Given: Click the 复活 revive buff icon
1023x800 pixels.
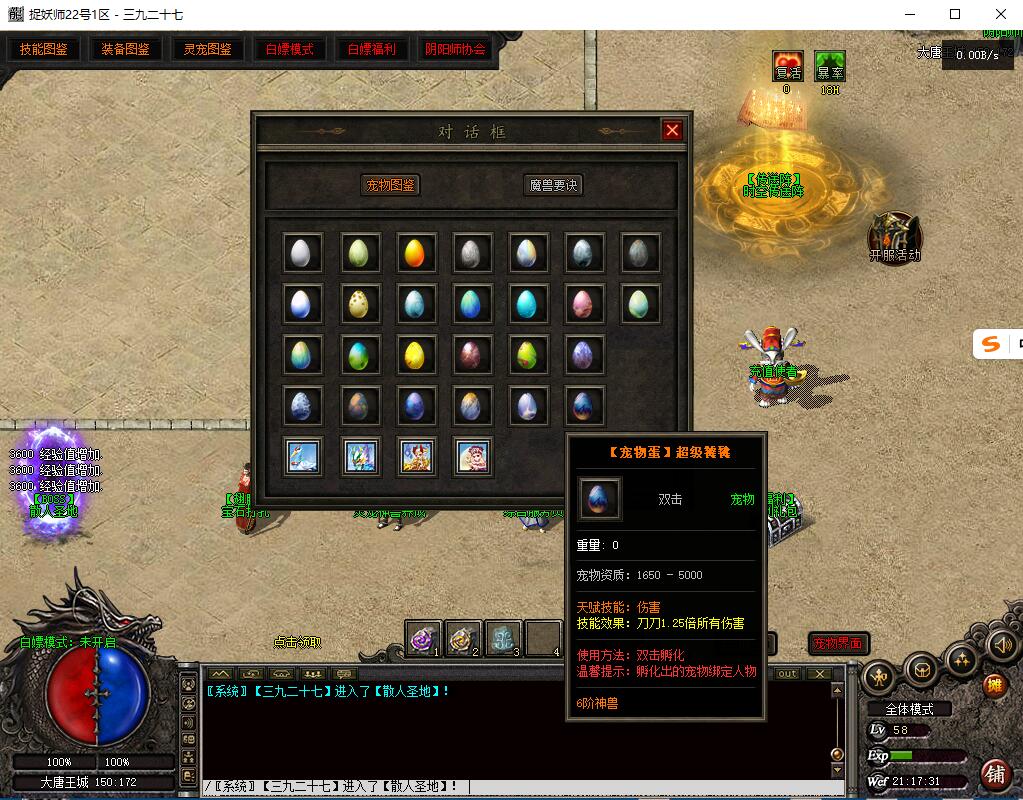Looking at the screenshot, I should [788, 66].
